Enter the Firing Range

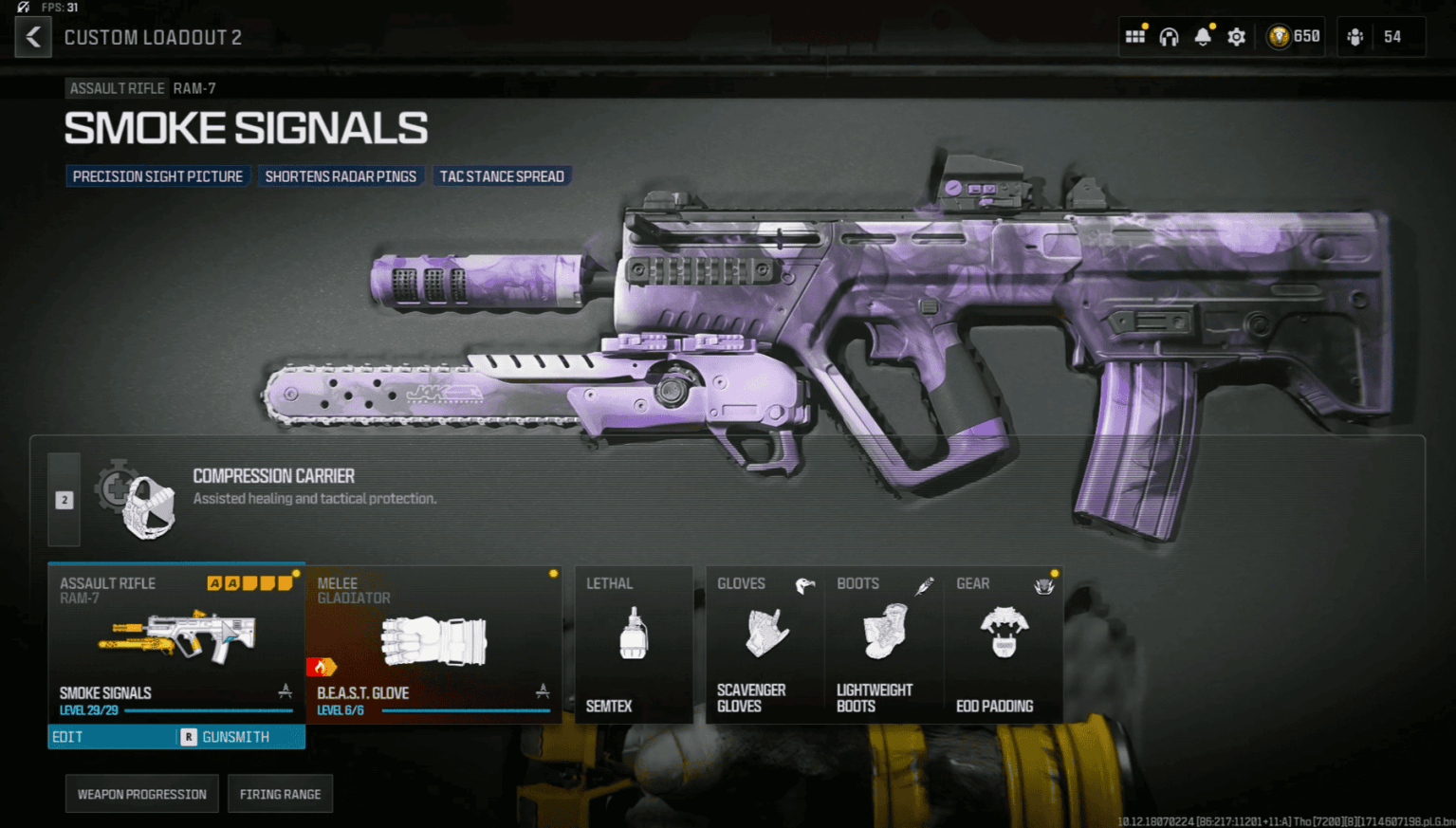[280, 794]
